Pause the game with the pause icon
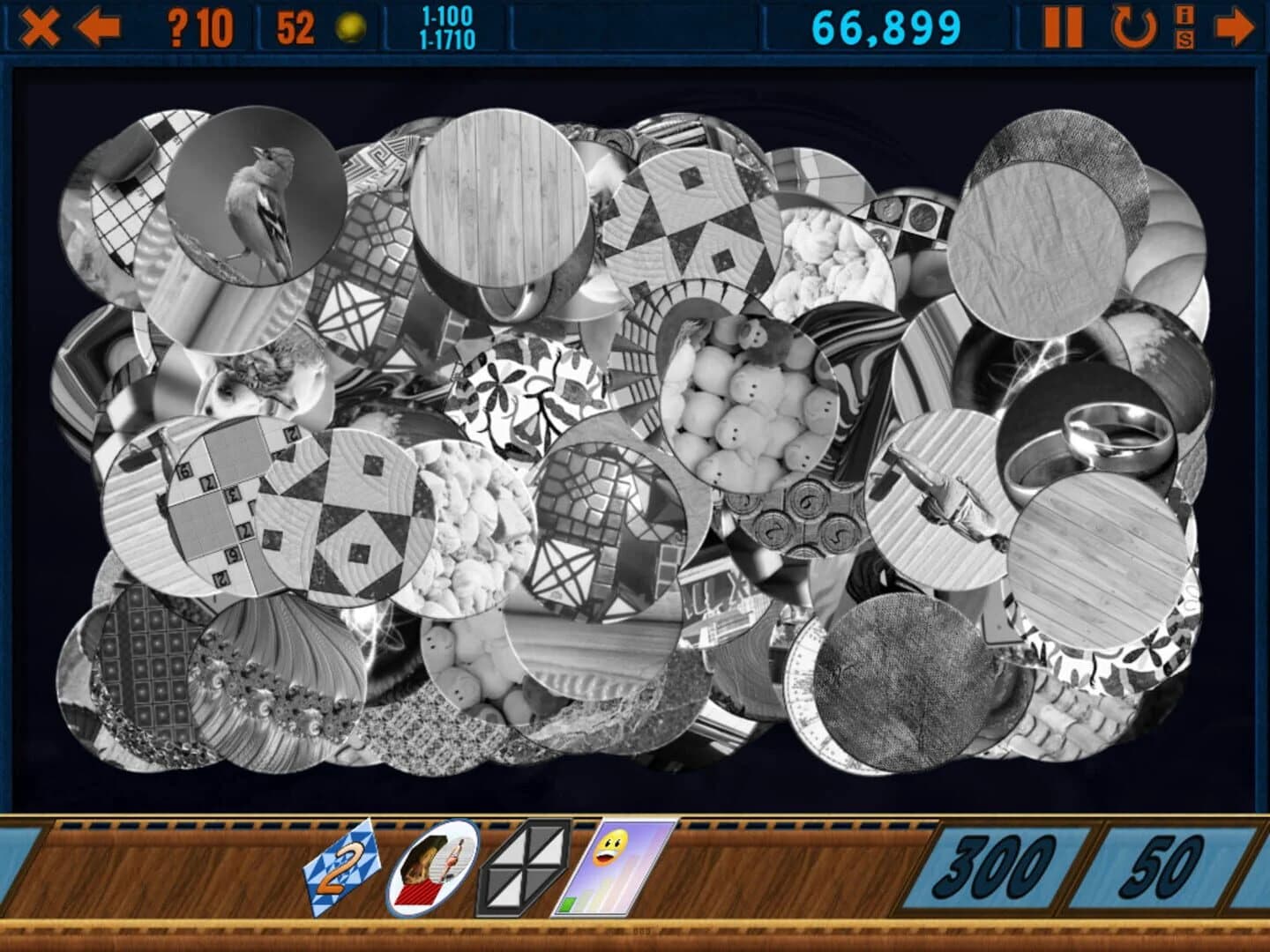Screen dimensions: 1270x952 click(1065, 25)
